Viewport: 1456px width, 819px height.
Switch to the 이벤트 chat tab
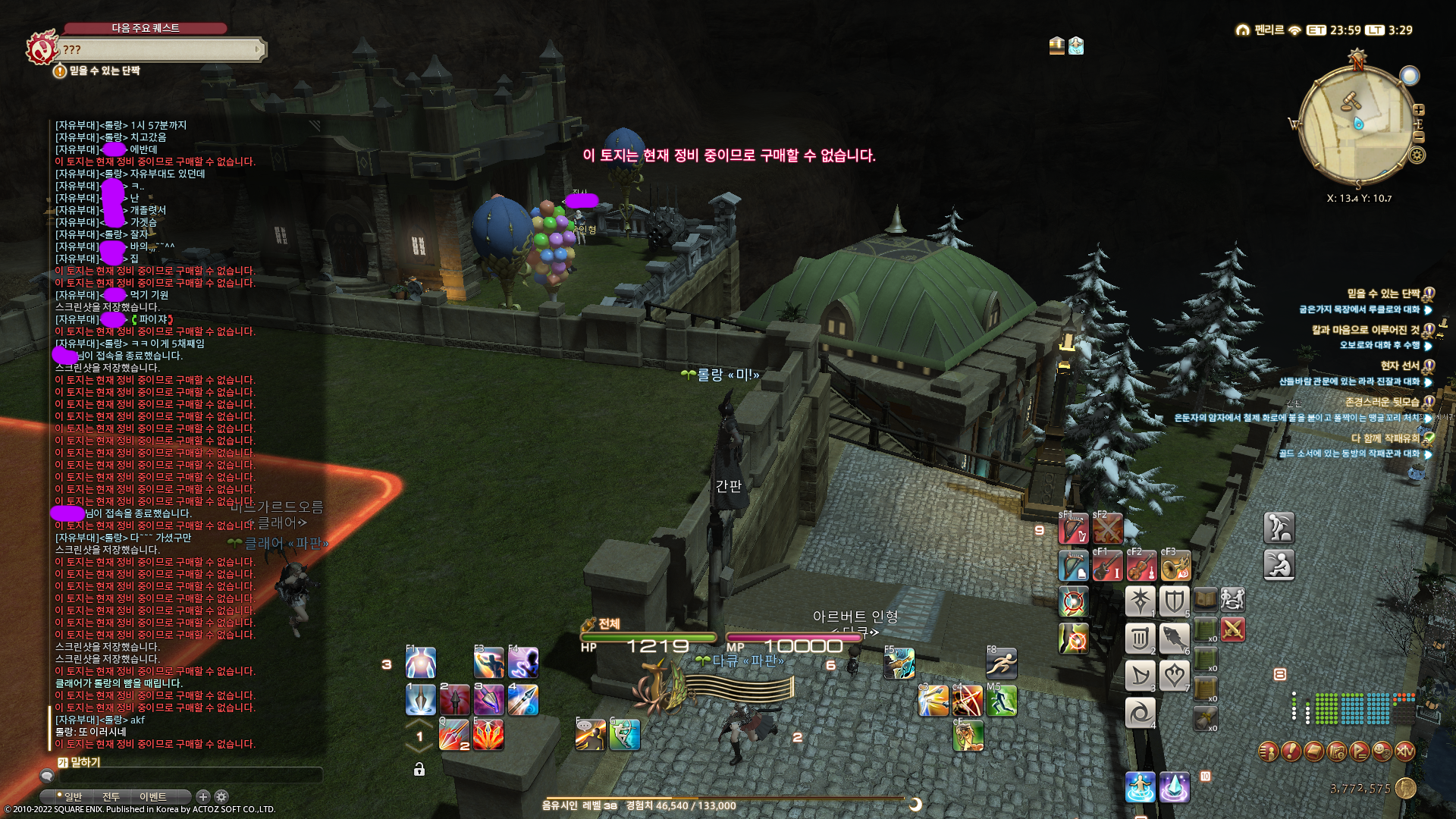click(152, 797)
